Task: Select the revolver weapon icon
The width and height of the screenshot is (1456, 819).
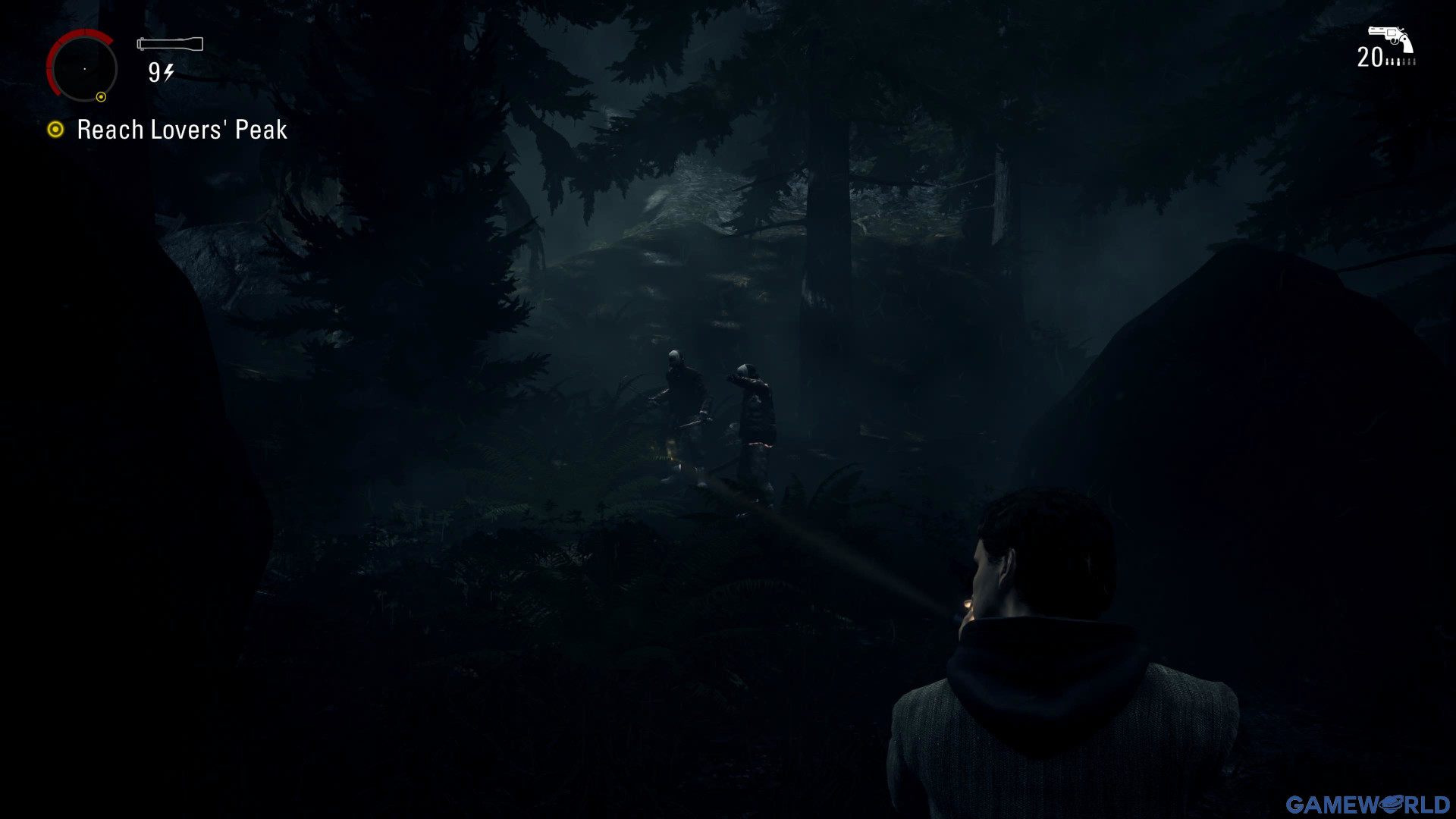Action: click(x=1390, y=37)
